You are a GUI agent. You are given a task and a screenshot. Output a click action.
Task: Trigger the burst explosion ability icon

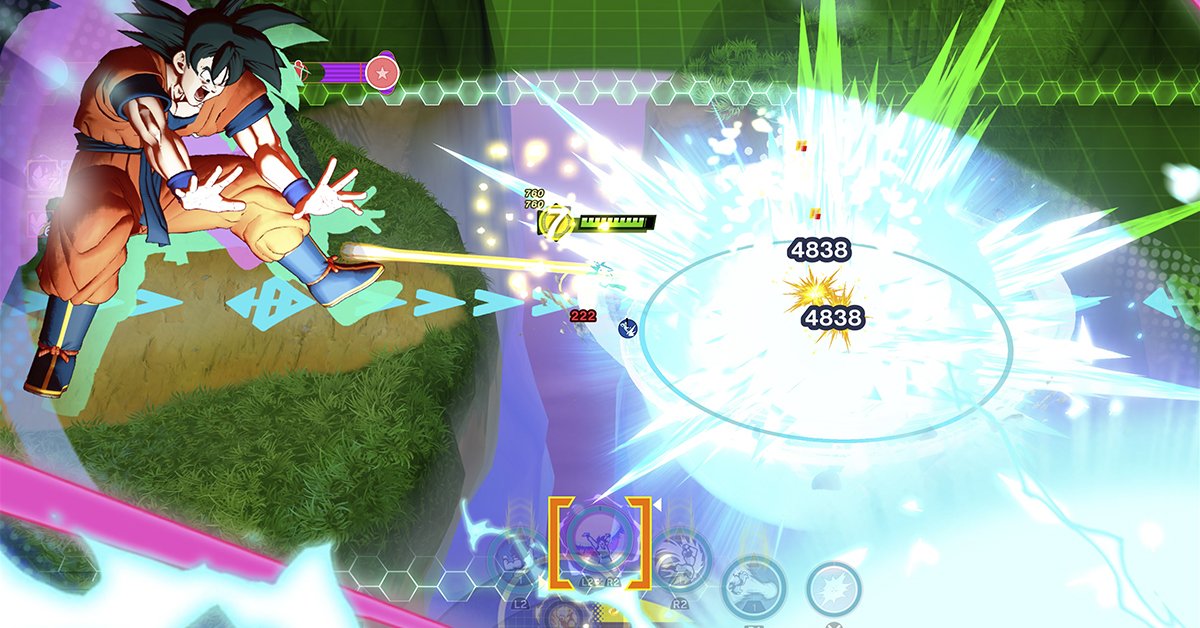click(833, 588)
